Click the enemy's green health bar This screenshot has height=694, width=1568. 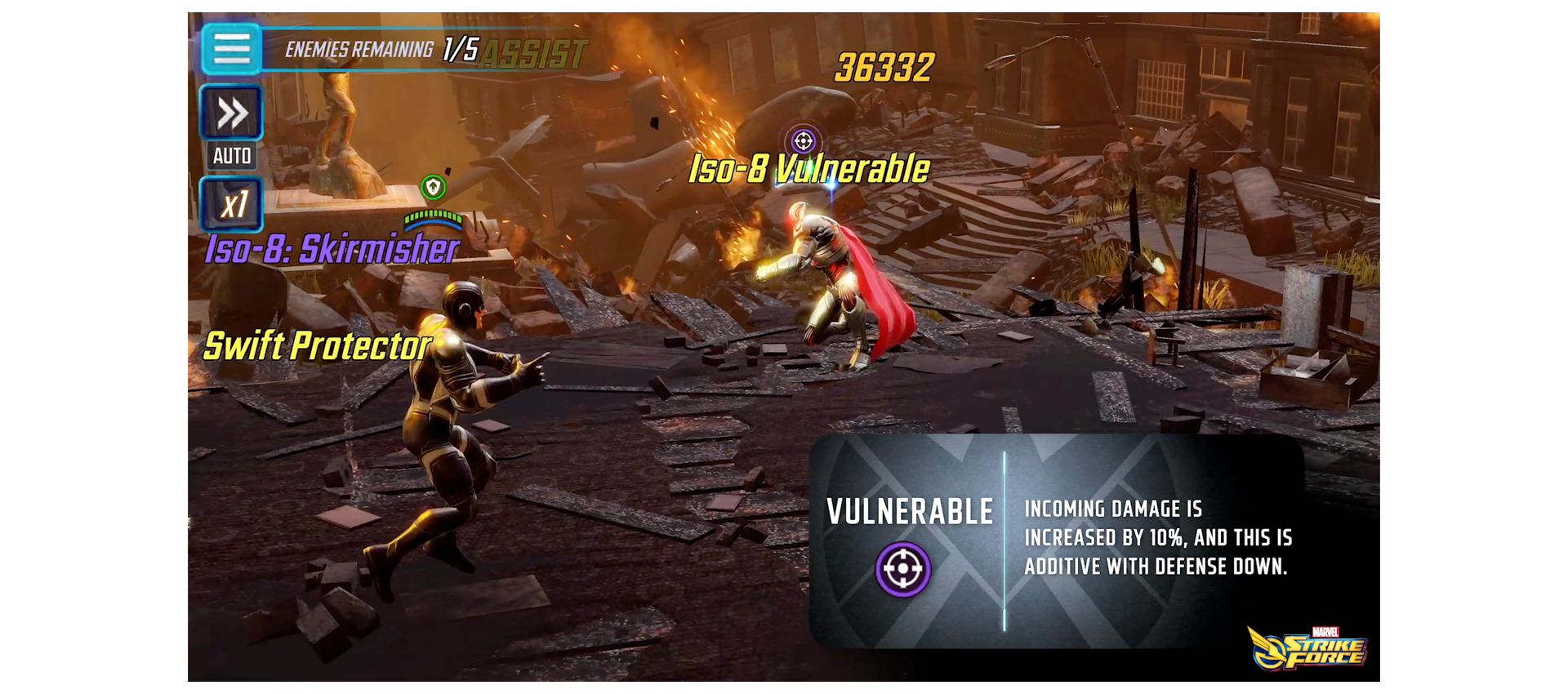434,218
